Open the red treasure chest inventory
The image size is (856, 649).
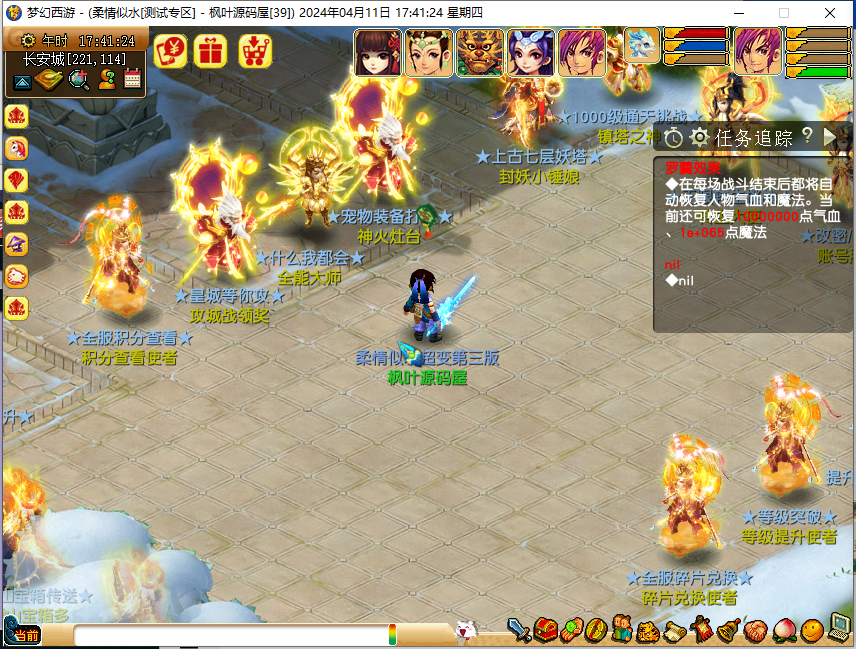coord(545,630)
